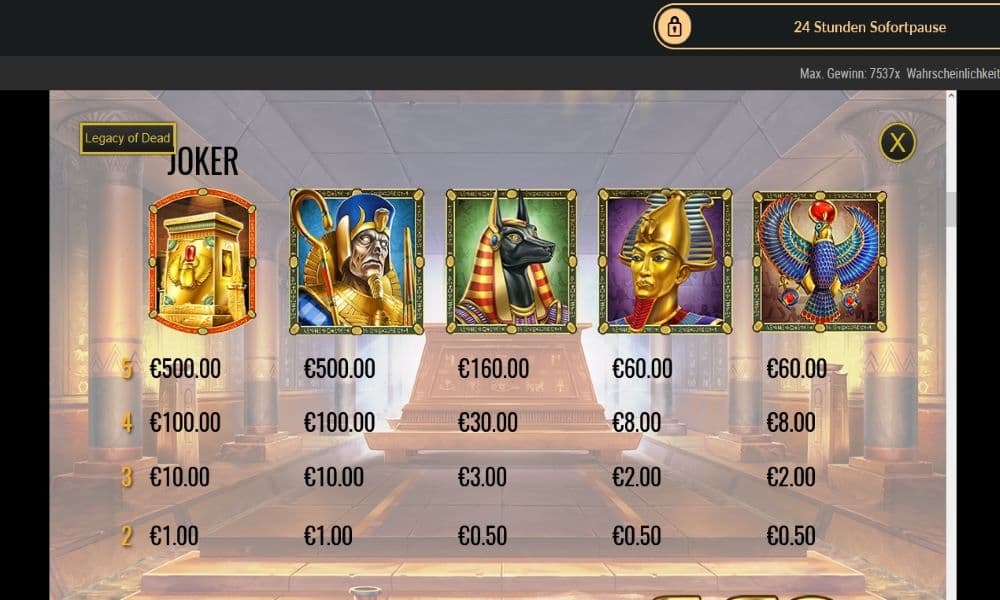Close the paytable with the X button

click(897, 143)
